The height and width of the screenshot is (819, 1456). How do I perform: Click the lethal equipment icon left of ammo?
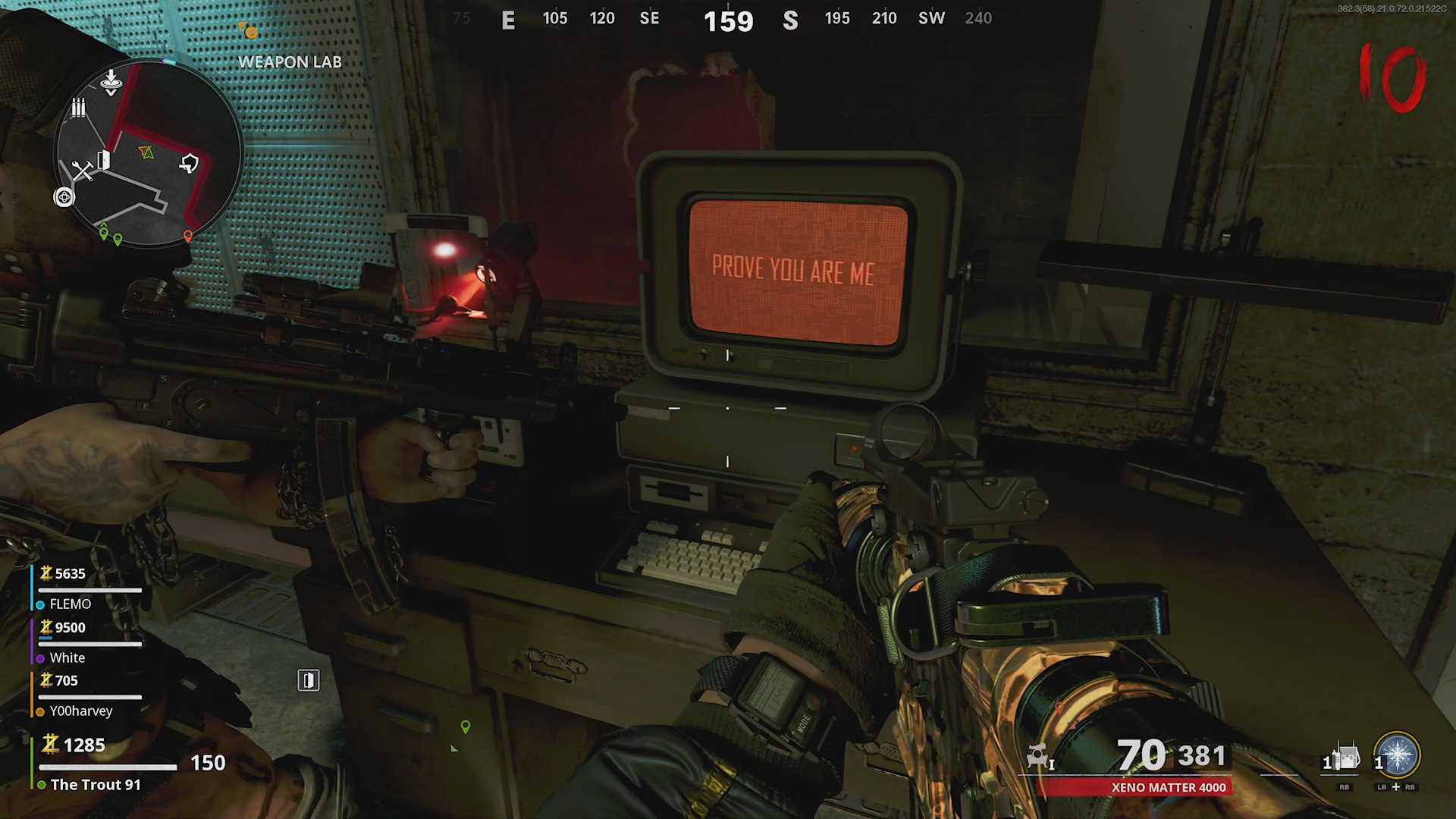tap(1039, 758)
